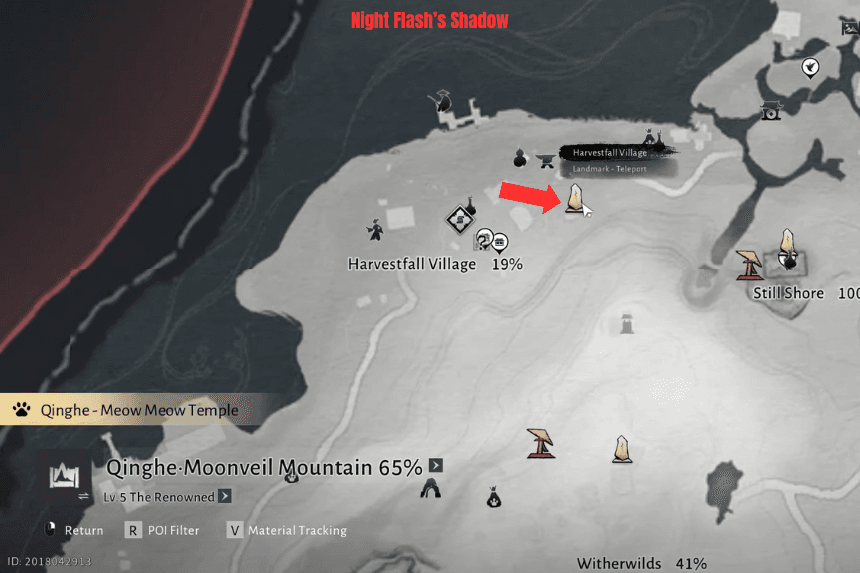Click the red pavilion marker near Still Shore
The width and height of the screenshot is (860, 573).
point(749,264)
